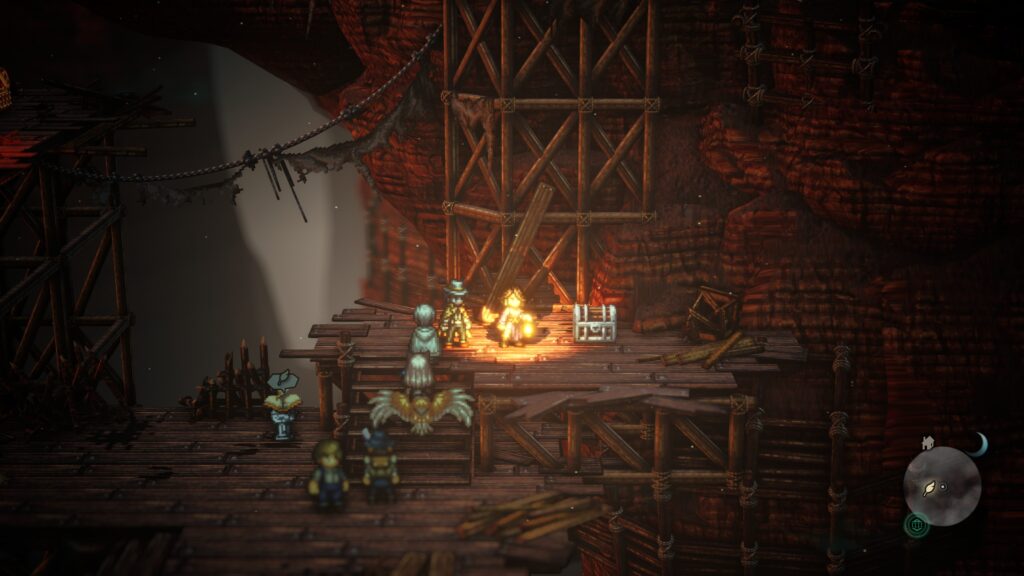Click the green world map emblem
Viewport: 1024px width, 576px height.
click(916, 522)
